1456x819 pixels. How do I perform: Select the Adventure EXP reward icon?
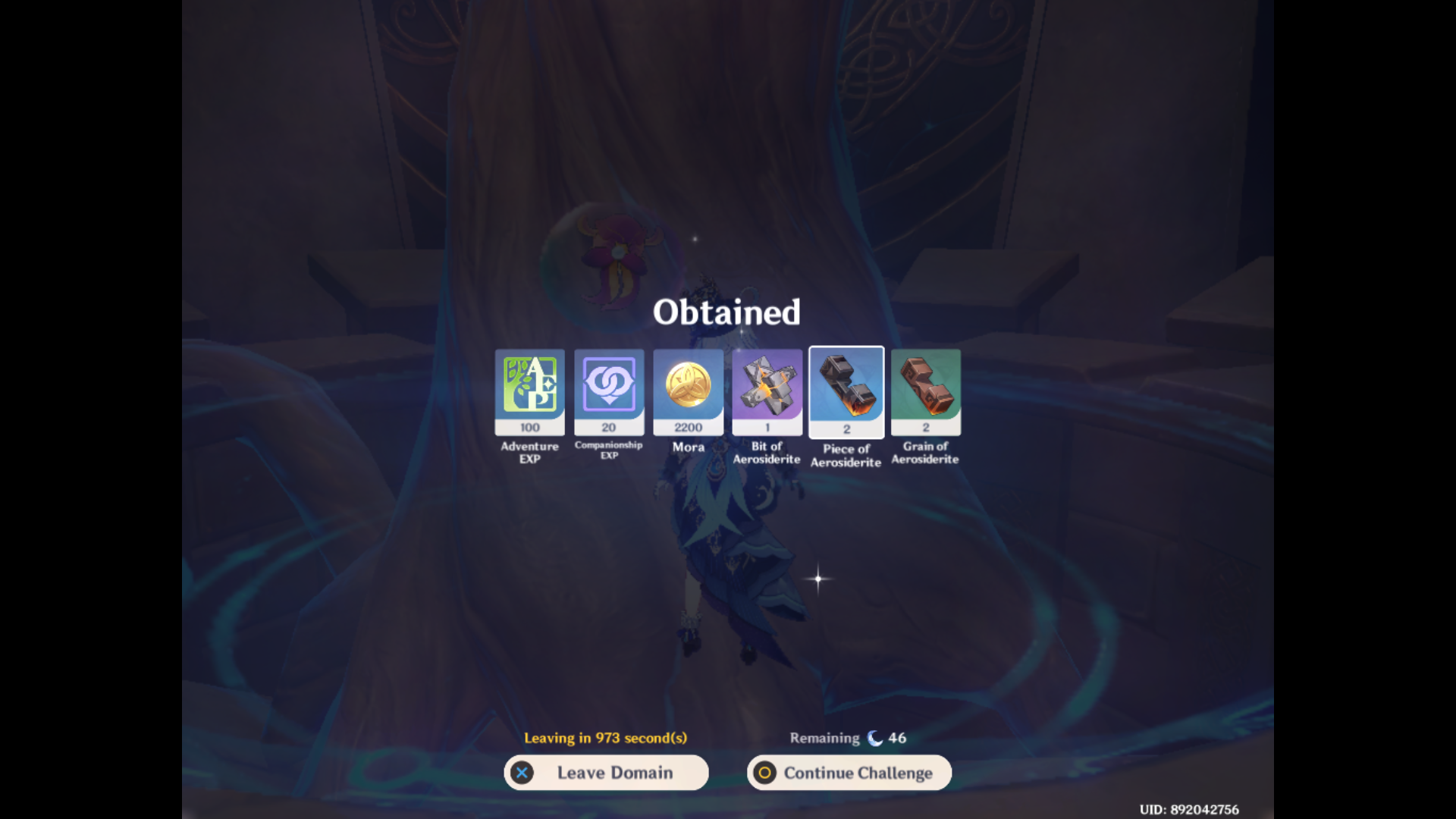(529, 391)
